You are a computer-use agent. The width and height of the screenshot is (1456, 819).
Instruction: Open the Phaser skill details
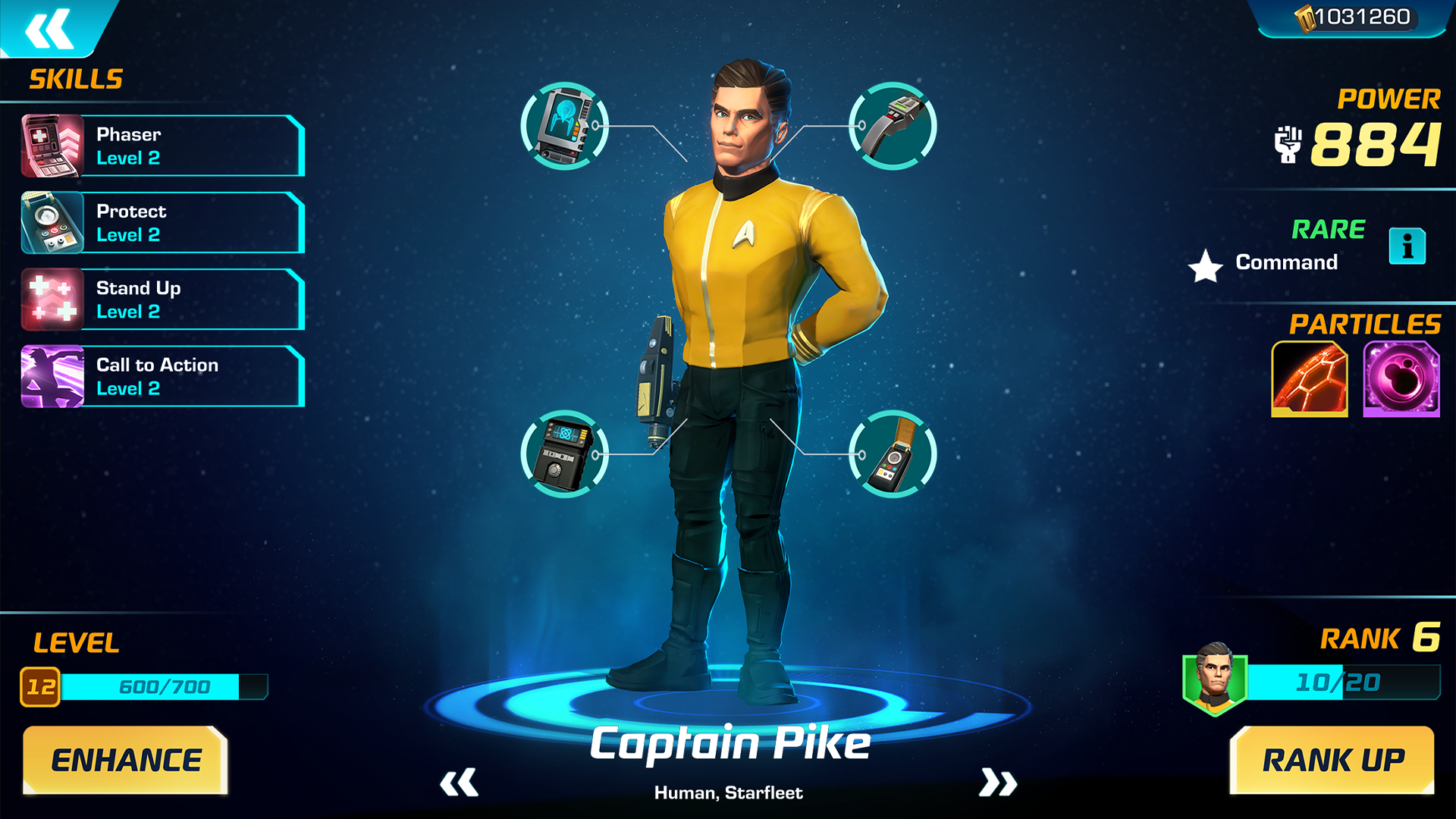tap(161, 146)
